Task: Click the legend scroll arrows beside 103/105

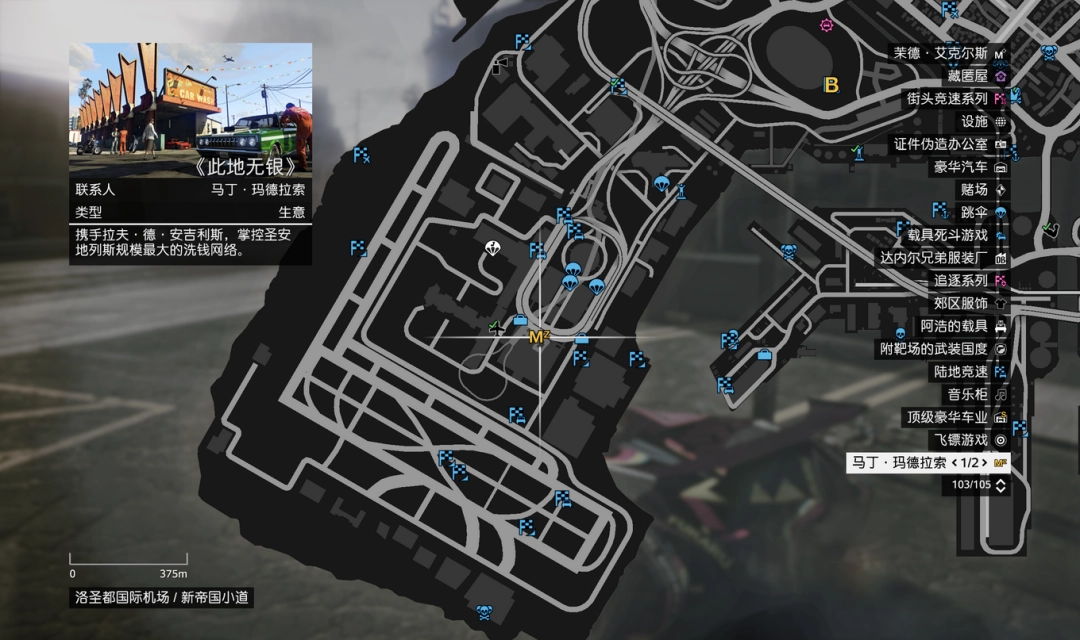Action: coord(1002,485)
